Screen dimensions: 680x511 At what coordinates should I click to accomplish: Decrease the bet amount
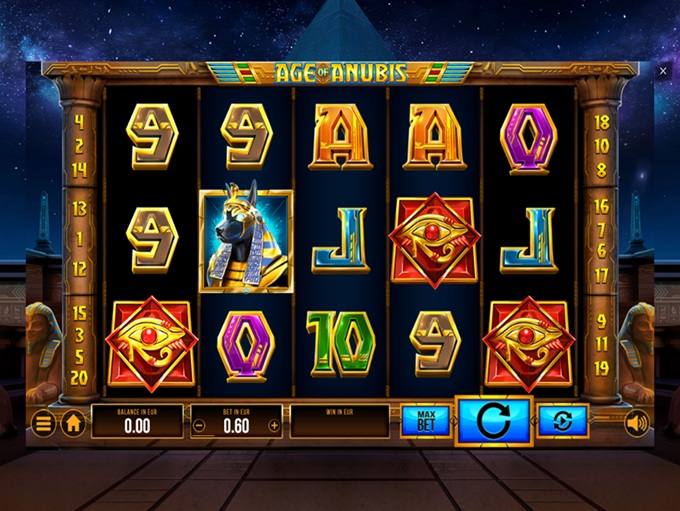[199, 424]
